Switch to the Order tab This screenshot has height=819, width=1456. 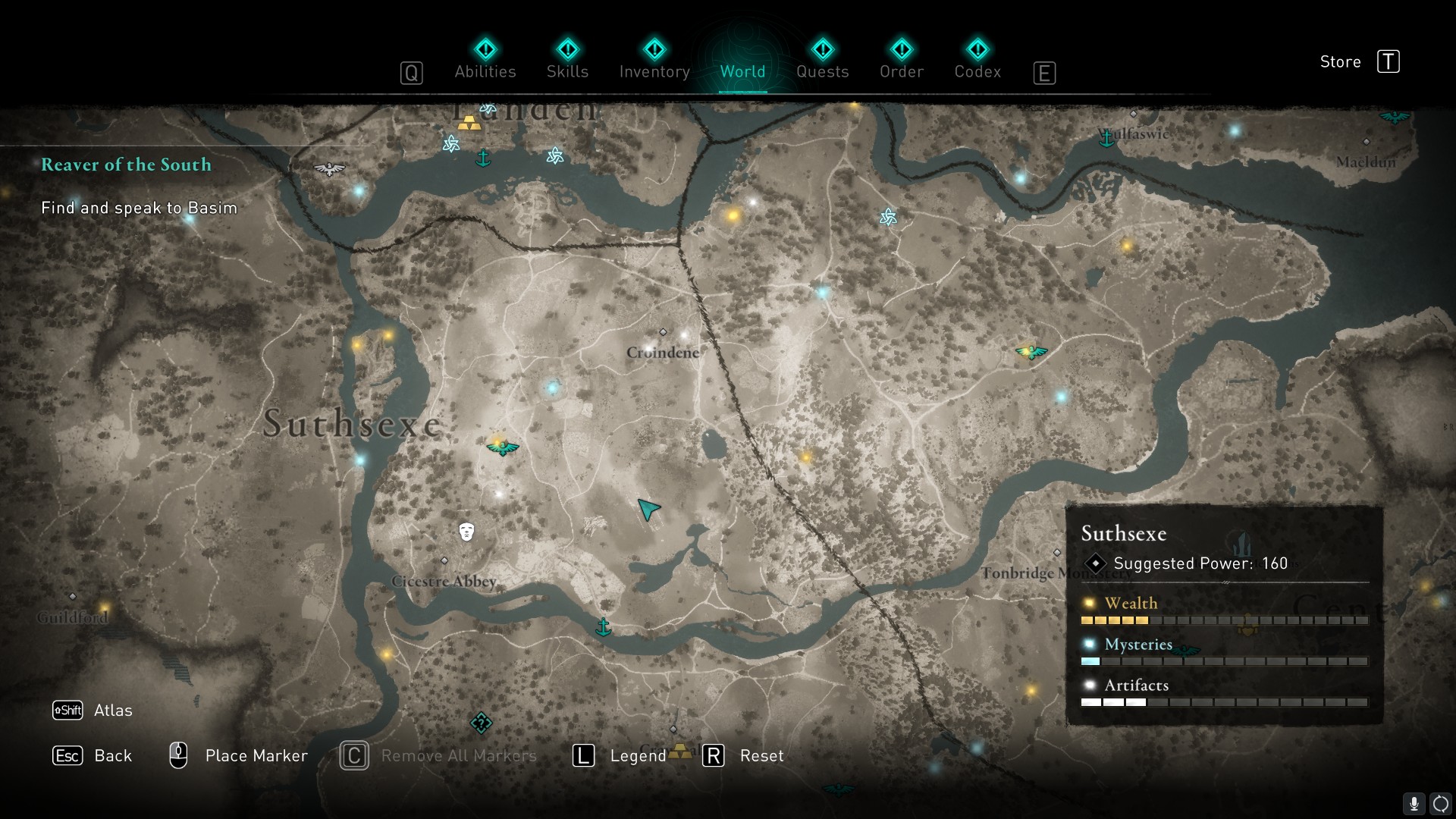901,61
